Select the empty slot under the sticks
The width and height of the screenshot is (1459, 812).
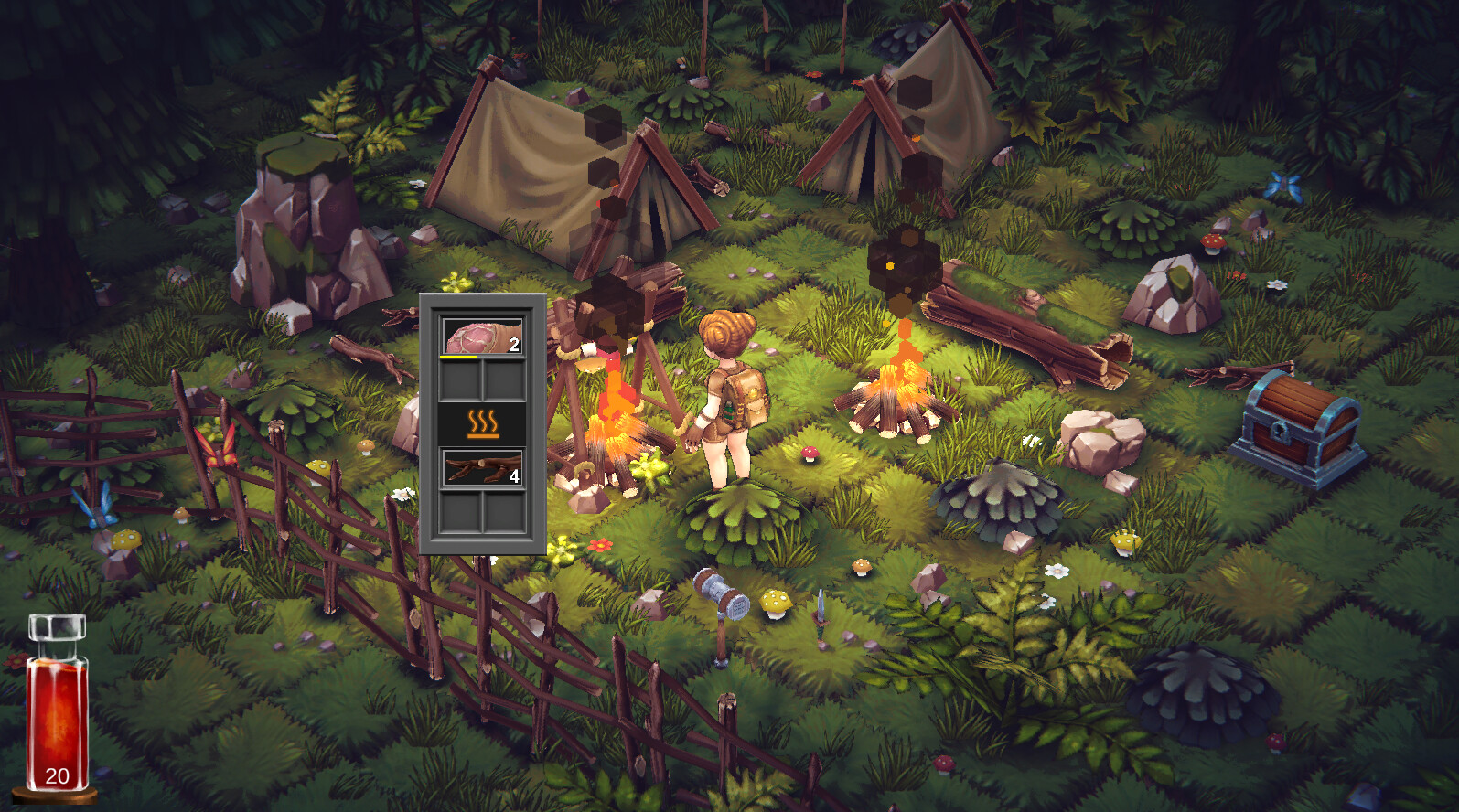[459, 510]
